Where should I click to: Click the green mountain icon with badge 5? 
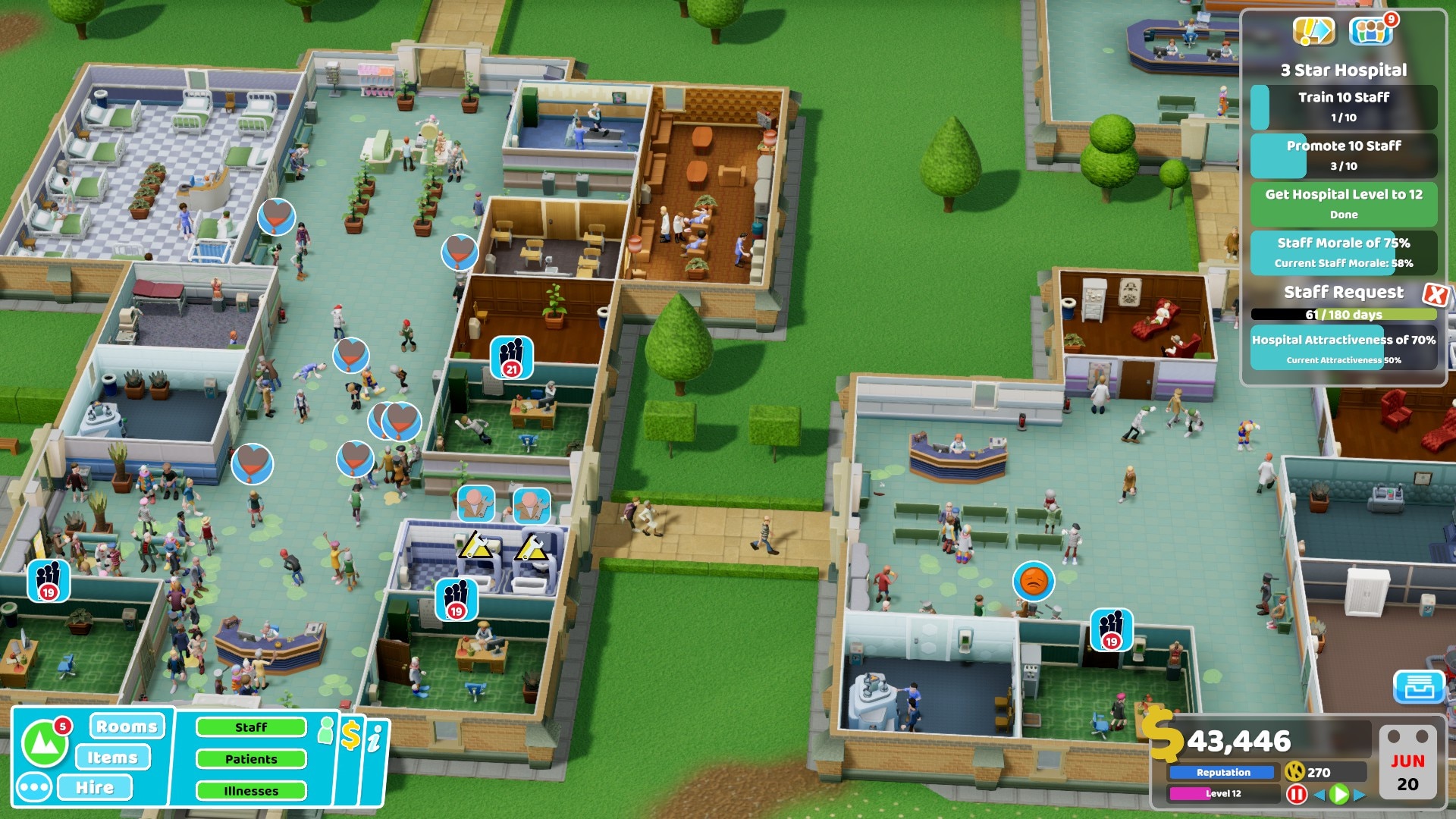click(x=44, y=742)
